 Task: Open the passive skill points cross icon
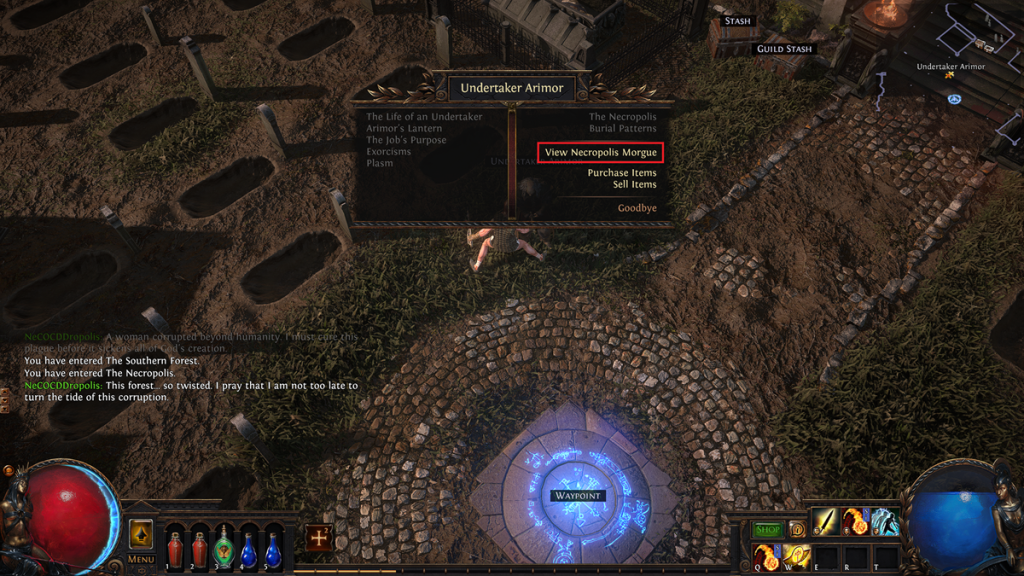320,537
